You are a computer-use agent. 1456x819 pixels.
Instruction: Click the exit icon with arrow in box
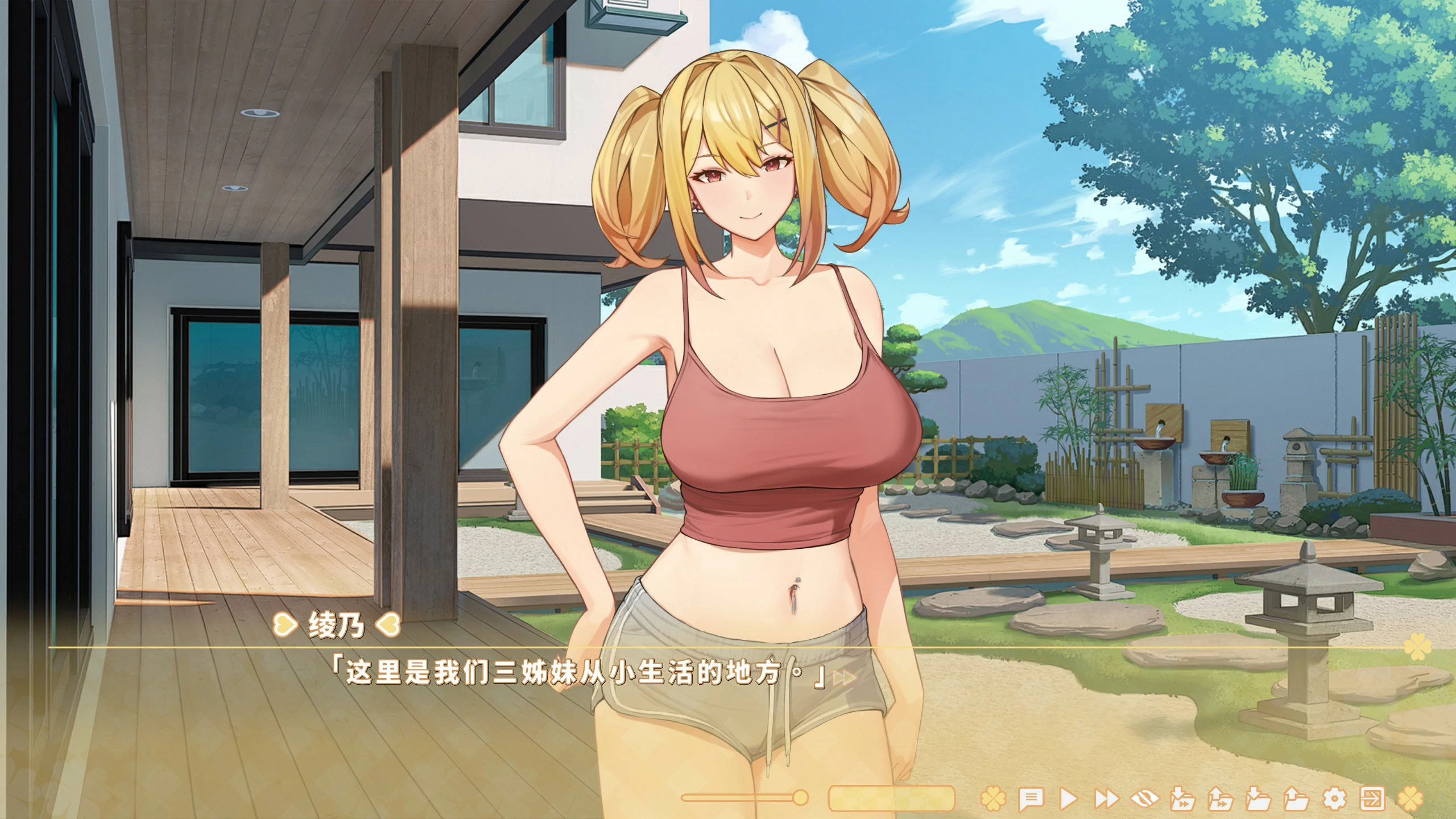[x=1371, y=799]
